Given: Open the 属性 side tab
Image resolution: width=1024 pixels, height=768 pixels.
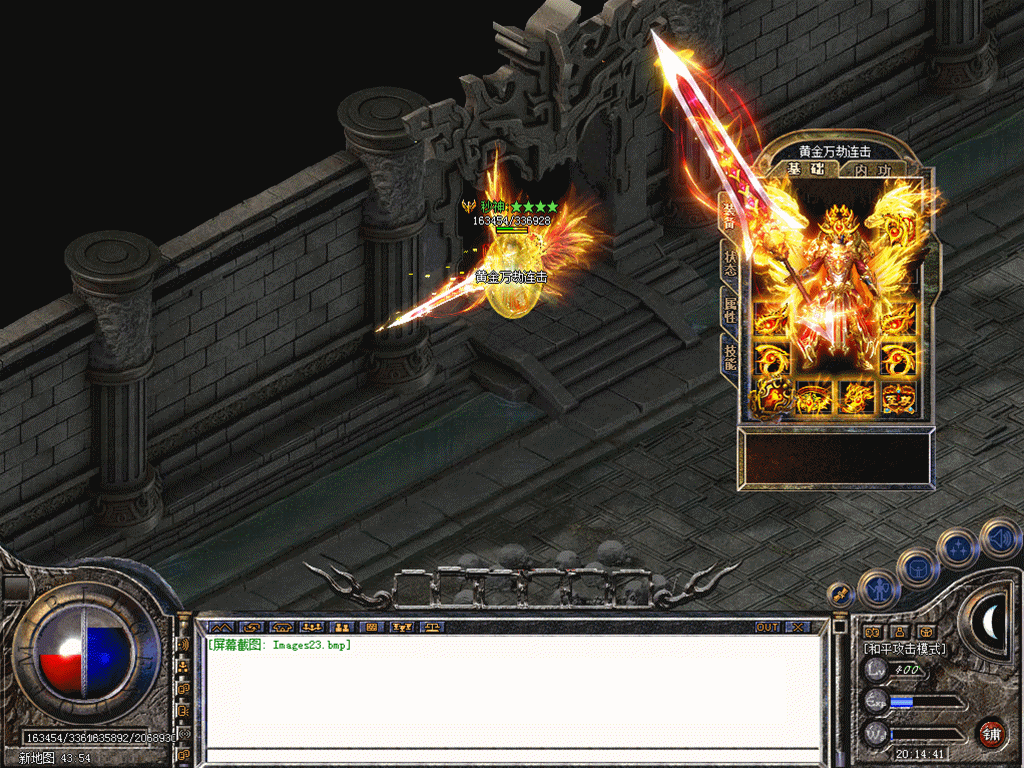Looking at the screenshot, I should (x=729, y=308).
